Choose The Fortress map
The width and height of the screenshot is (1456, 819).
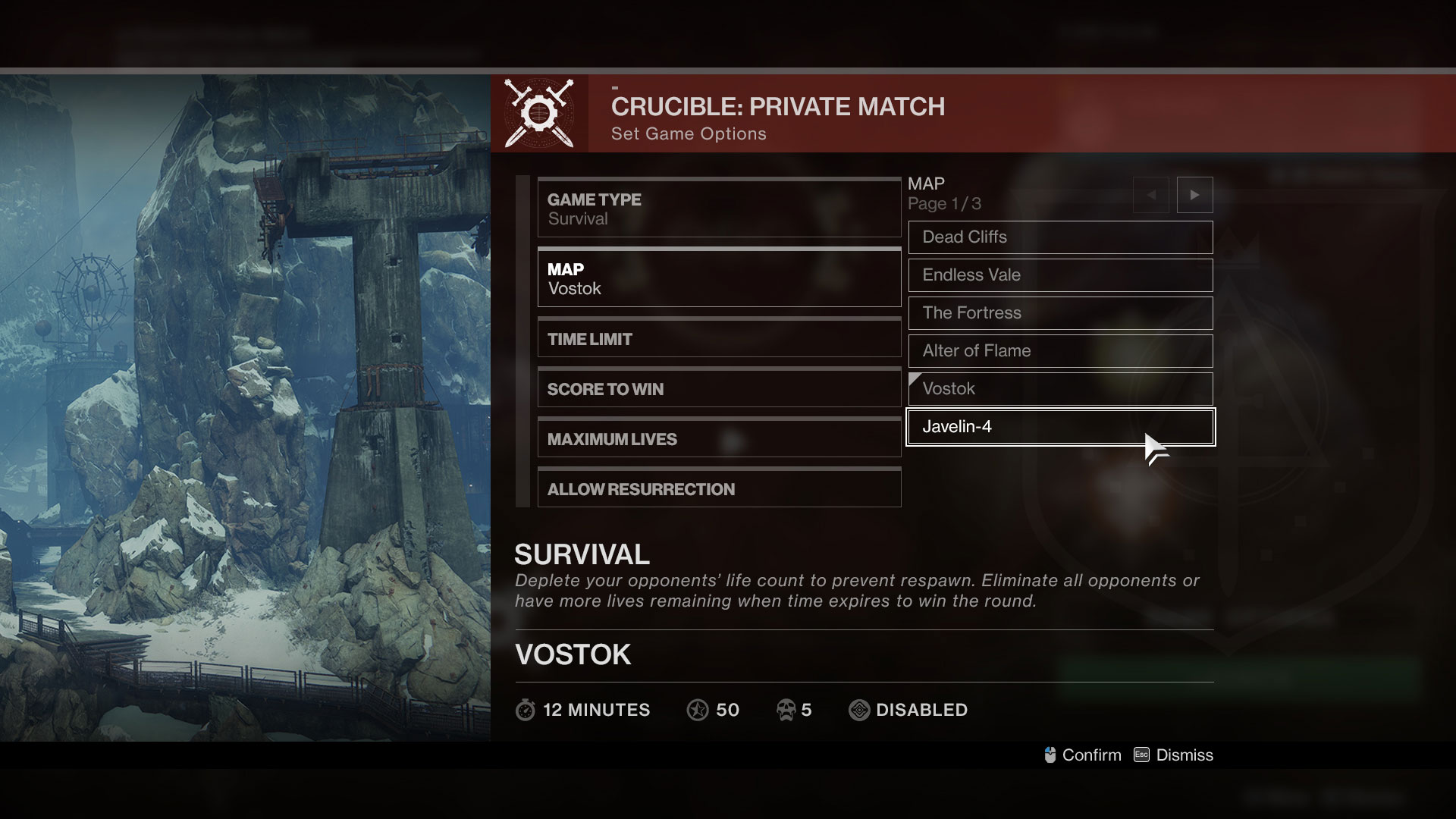click(1060, 313)
